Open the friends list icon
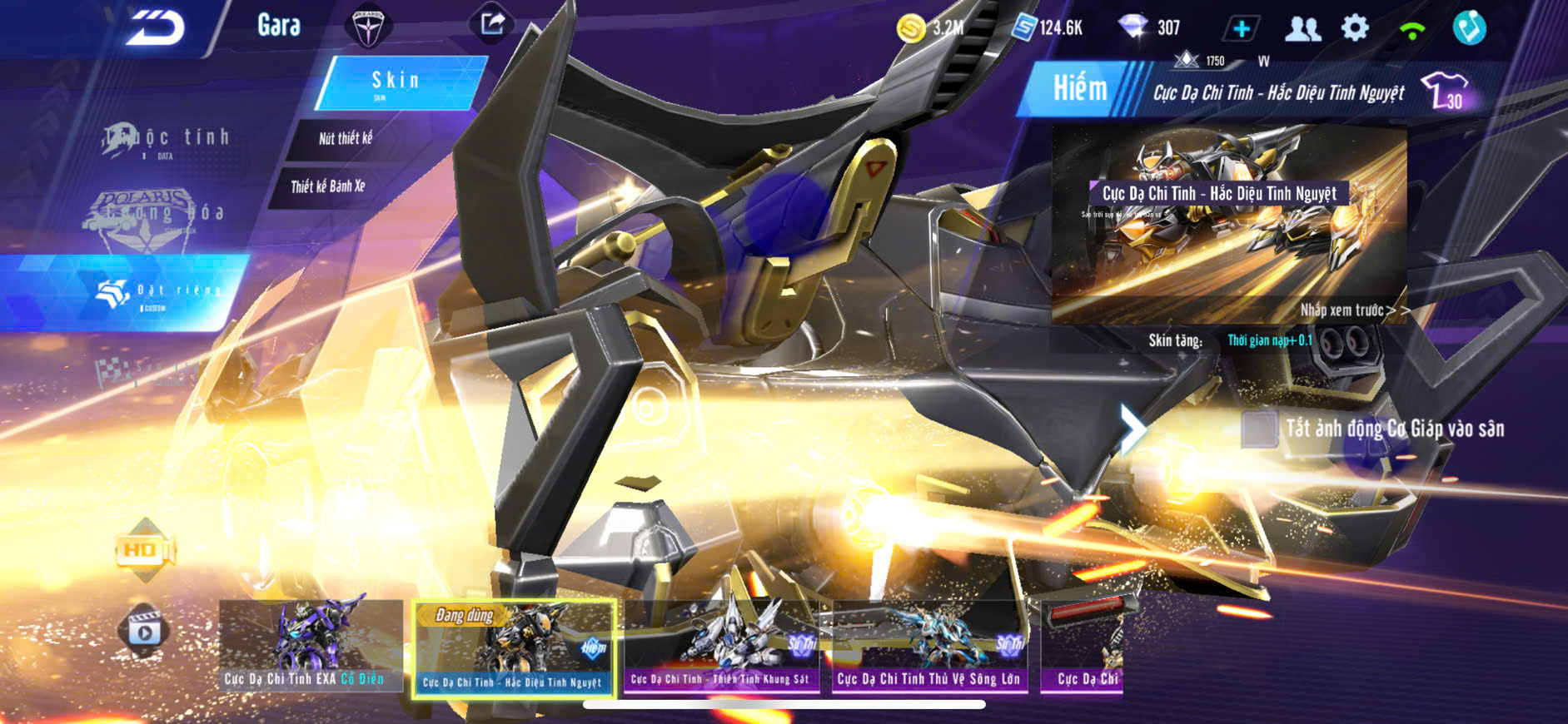 [1302, 28]
